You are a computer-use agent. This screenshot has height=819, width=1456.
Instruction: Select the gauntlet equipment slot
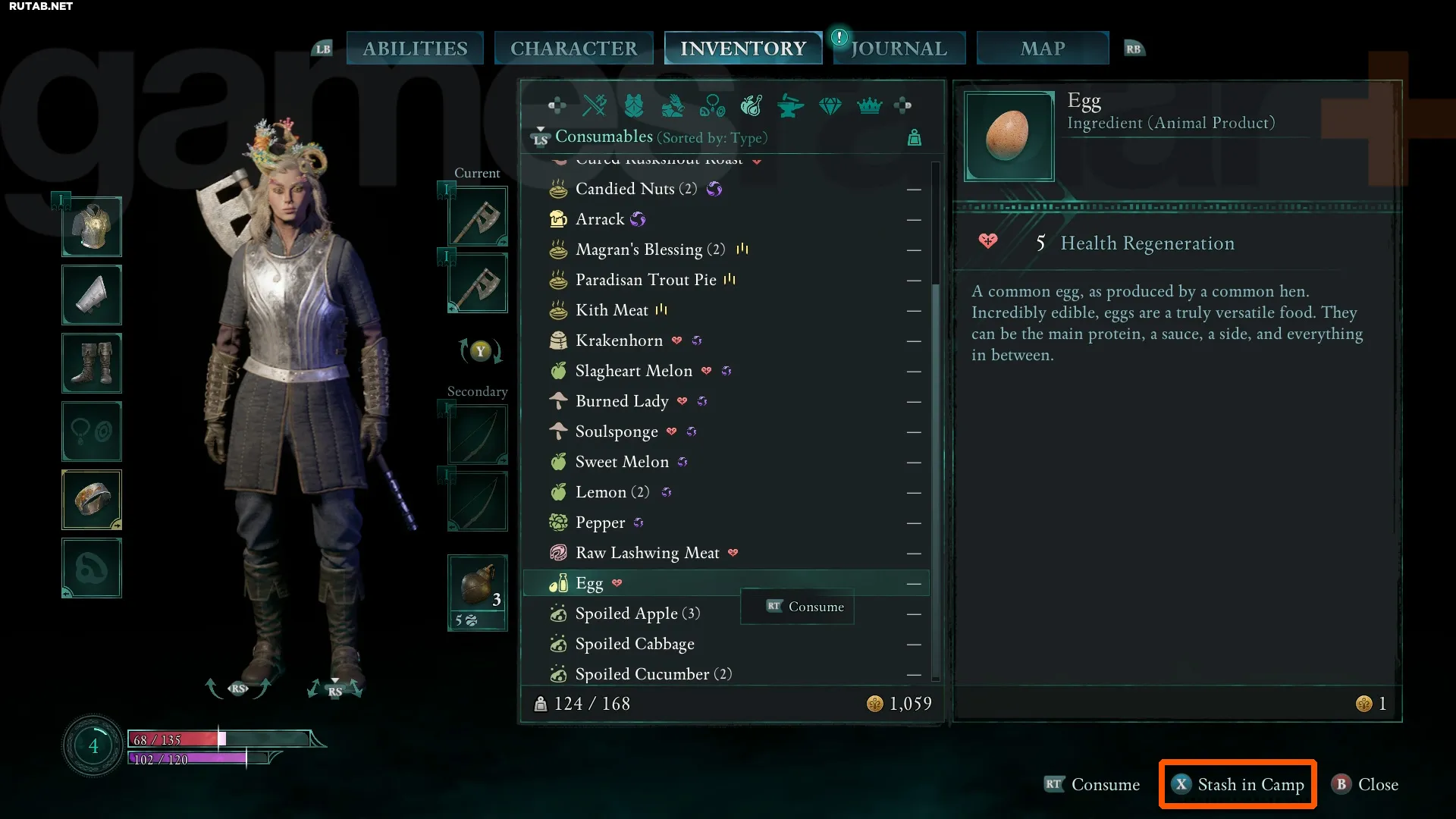click(x=92, y=295)
